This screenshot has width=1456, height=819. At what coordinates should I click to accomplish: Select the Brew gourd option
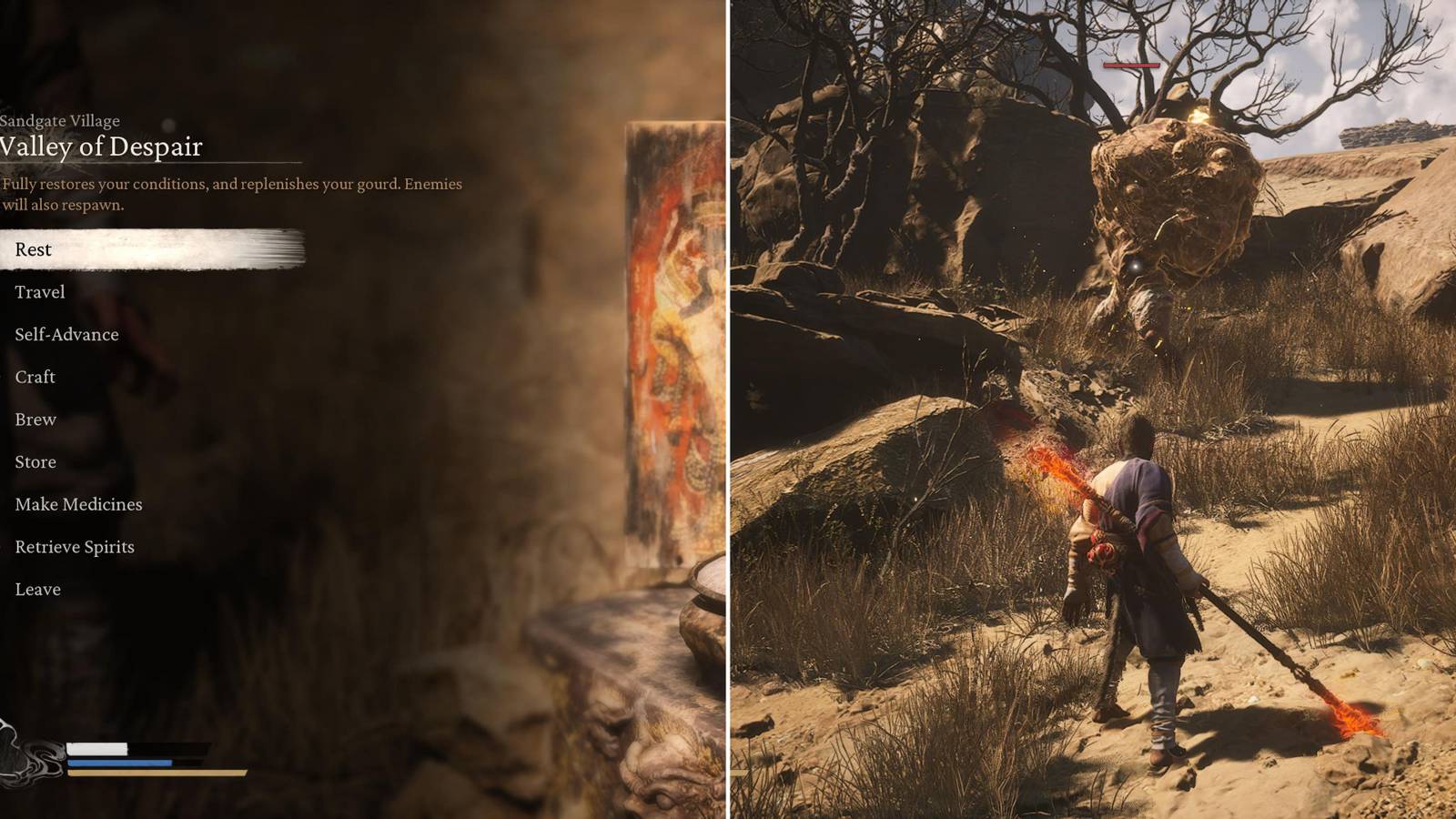pyautogui.click(x=35, y=420)
